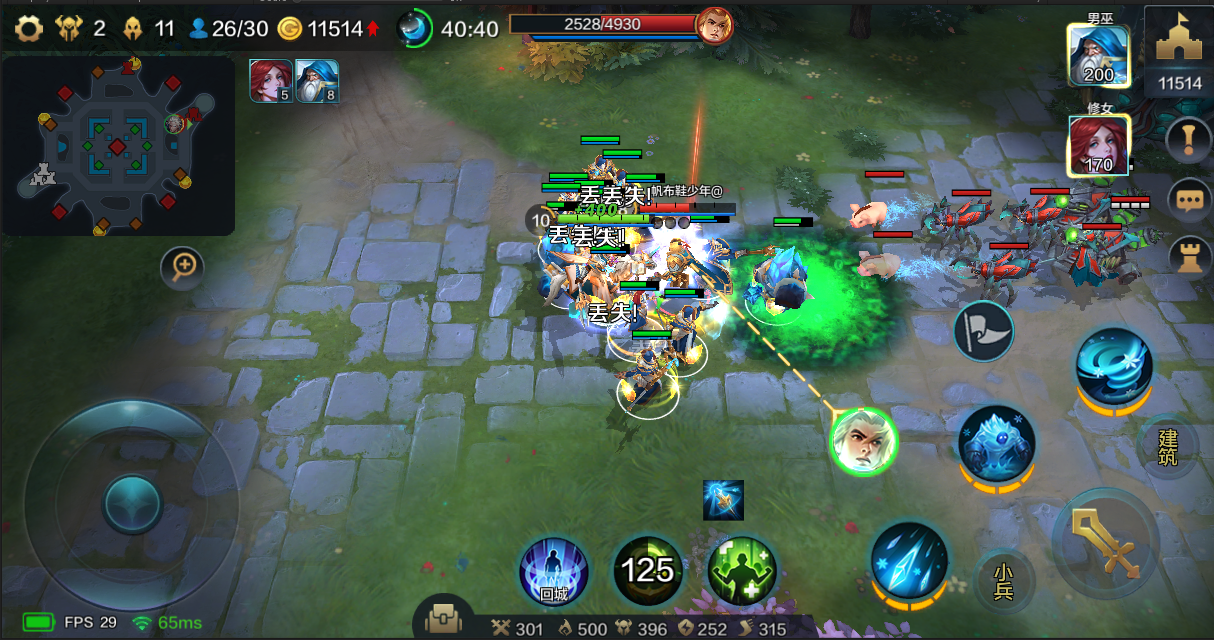1214x640 pixels.
Task: Target 小兵 minions button
Action: 1004,580
